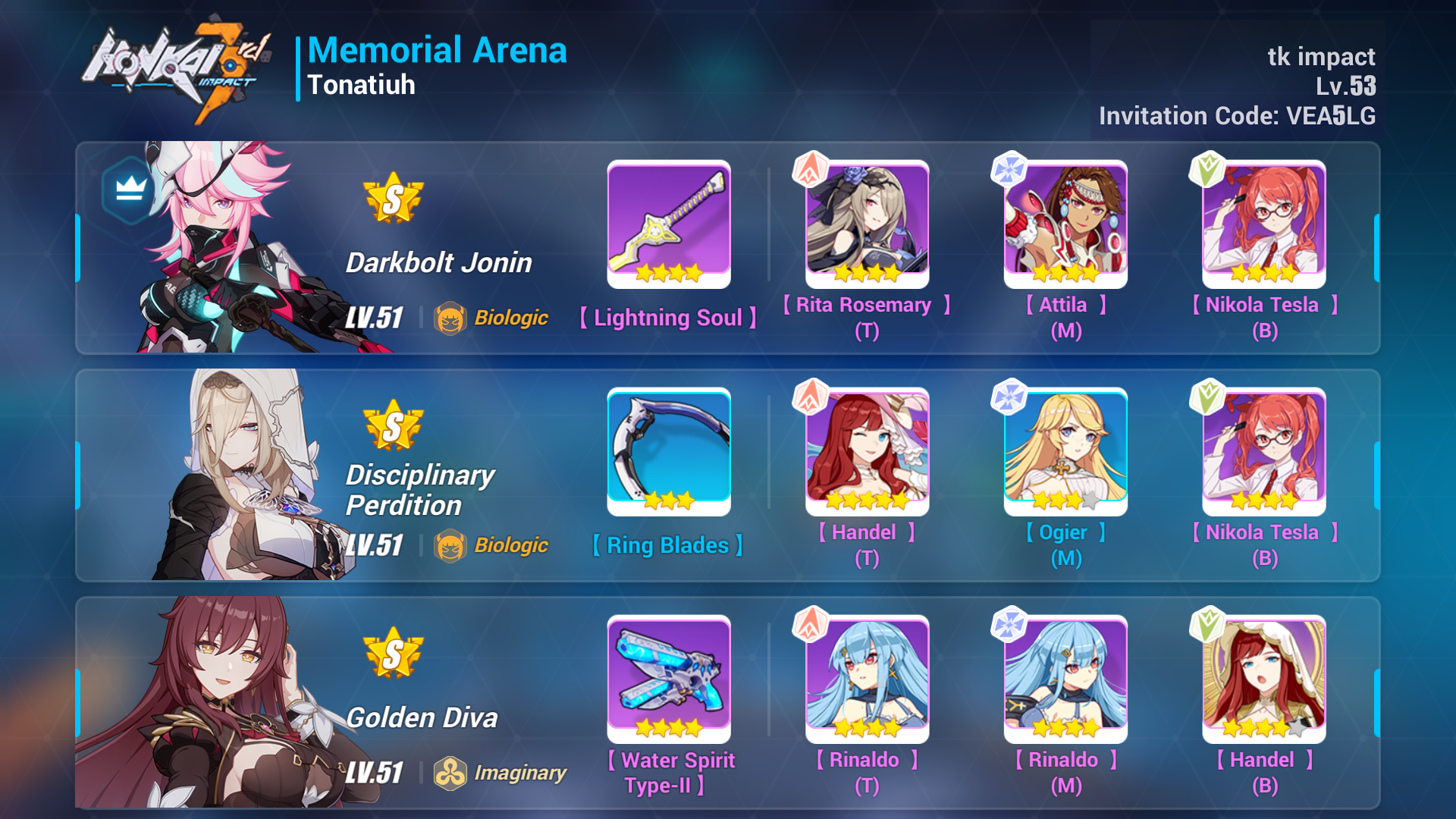Select the Handel top-slot stigmata portrait
1456x819 pixels.
tap(867, 453)
